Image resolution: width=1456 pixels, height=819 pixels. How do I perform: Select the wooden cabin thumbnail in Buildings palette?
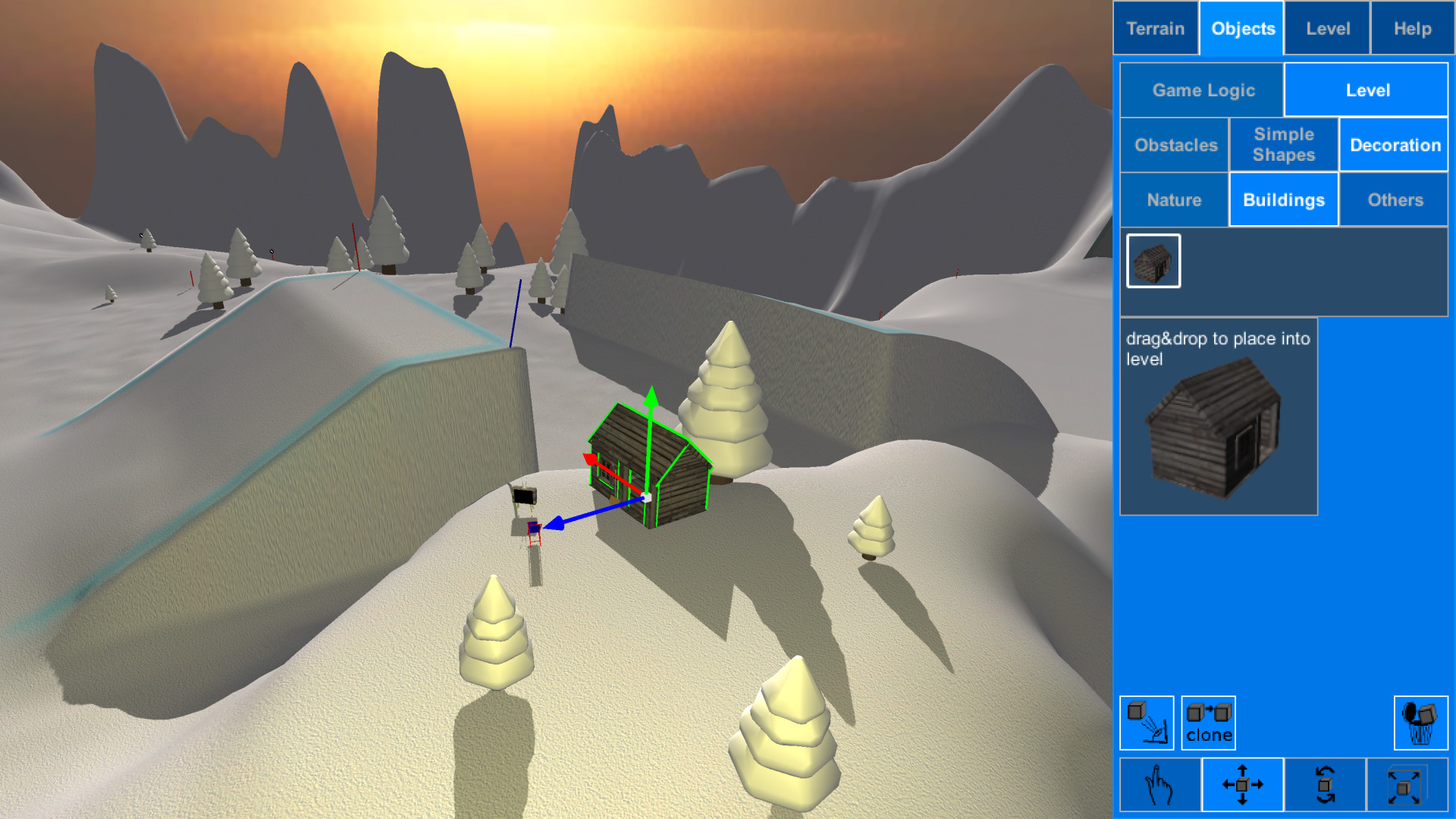tap(1153, 261)
